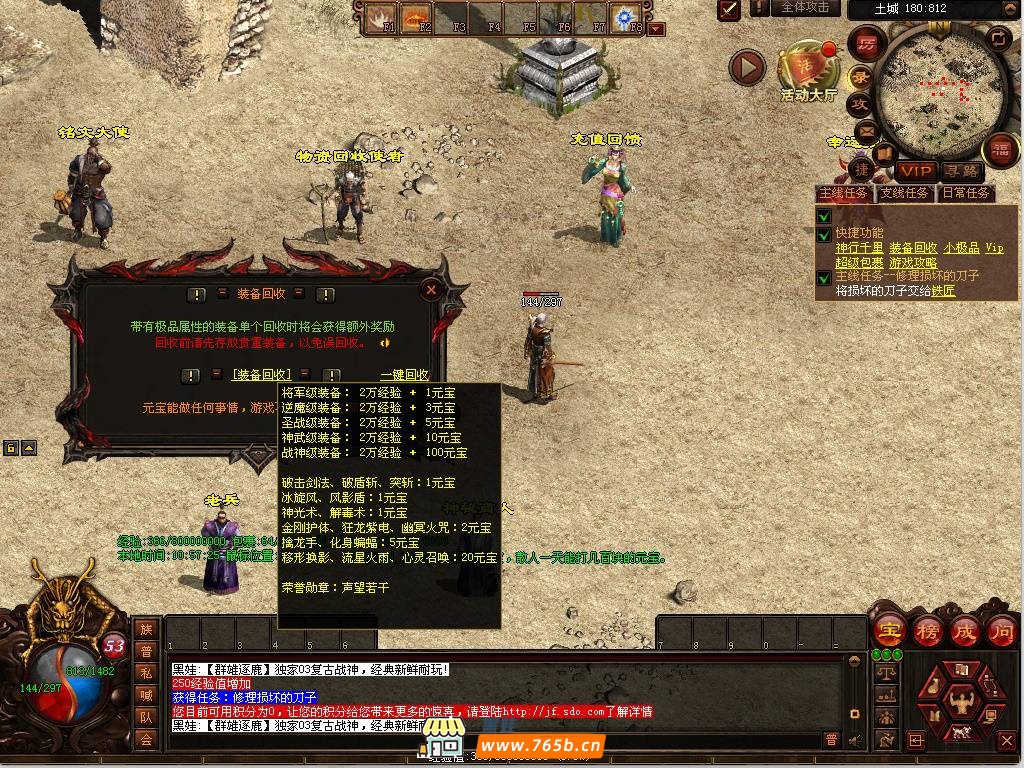Choose the 一键回收 one-click recycle option
The height and width of the screenshot is (768, 1024).
404,375
